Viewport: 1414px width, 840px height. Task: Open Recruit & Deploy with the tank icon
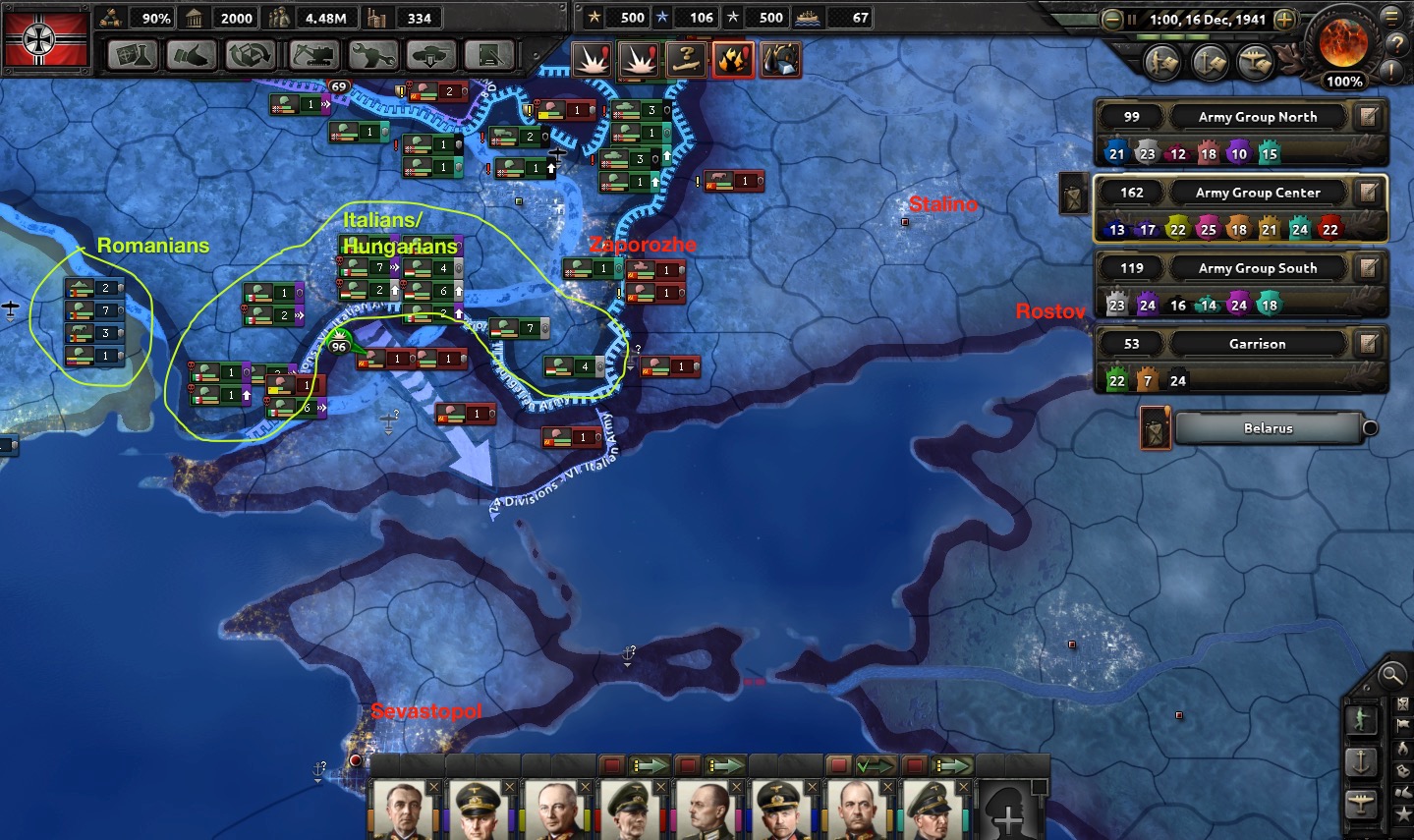(x=430, y=55)
